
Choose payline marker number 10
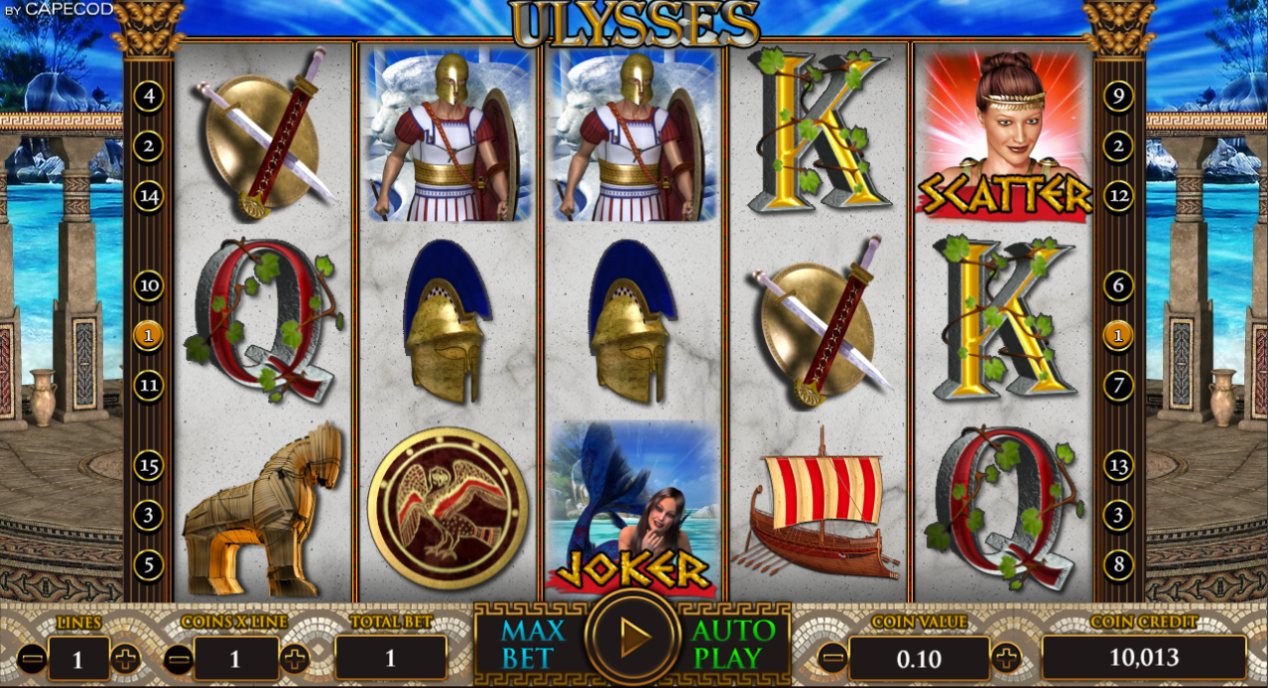148,286
